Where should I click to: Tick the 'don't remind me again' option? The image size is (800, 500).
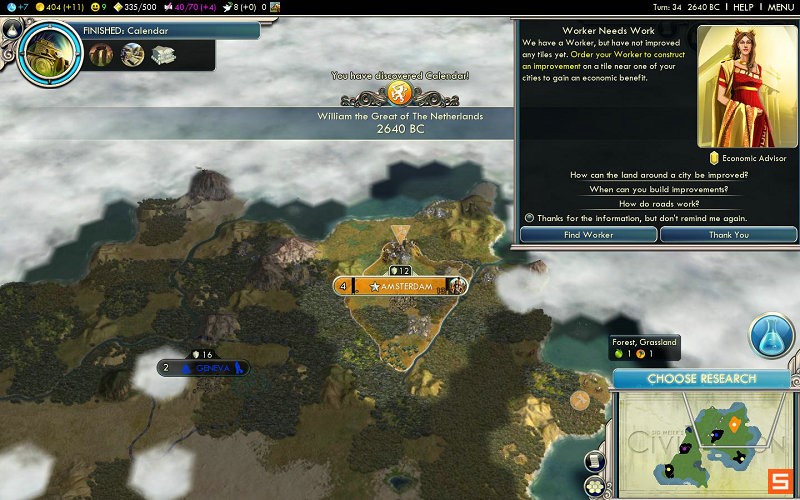click(530, 218)
